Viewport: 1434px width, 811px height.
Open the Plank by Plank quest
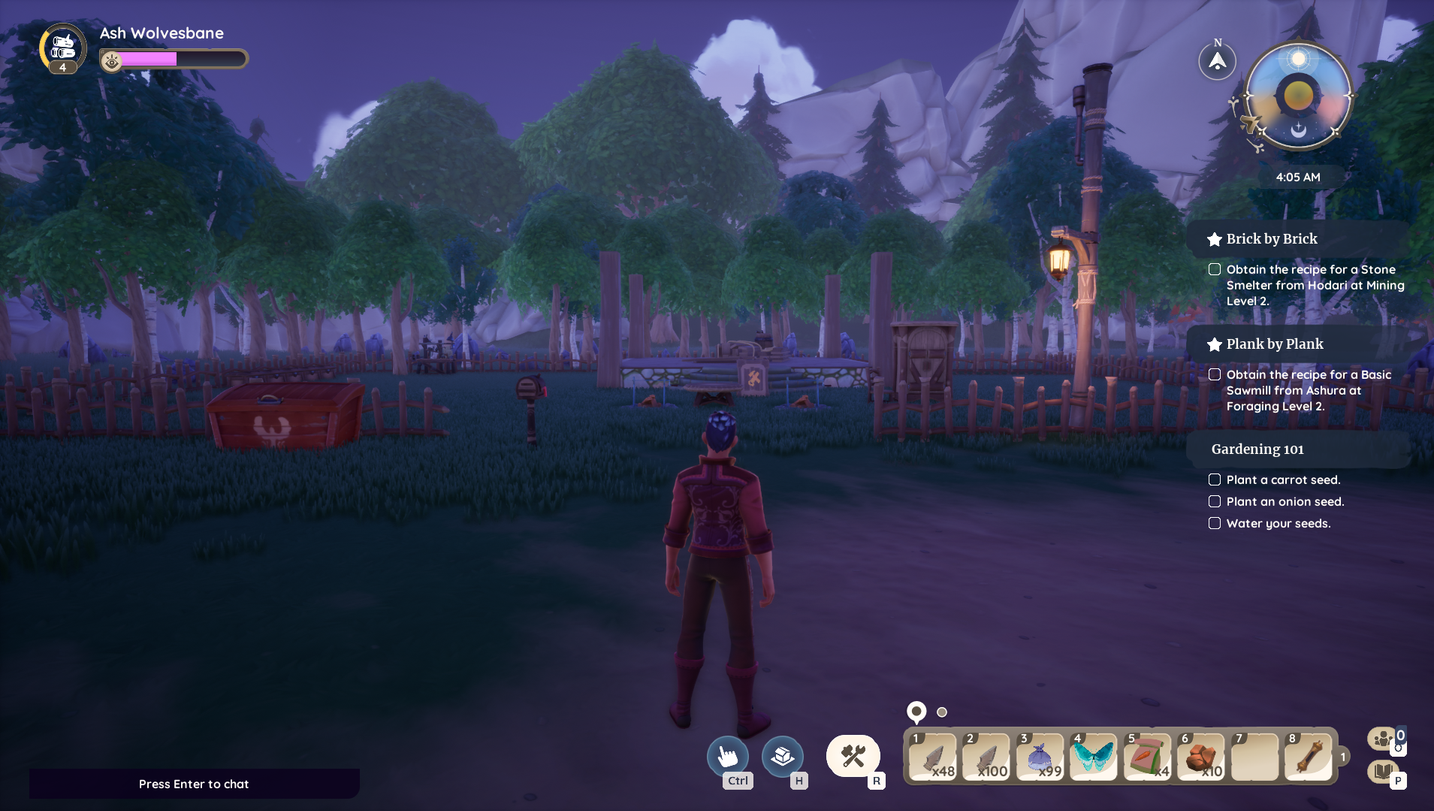(x=1274, y=344)
